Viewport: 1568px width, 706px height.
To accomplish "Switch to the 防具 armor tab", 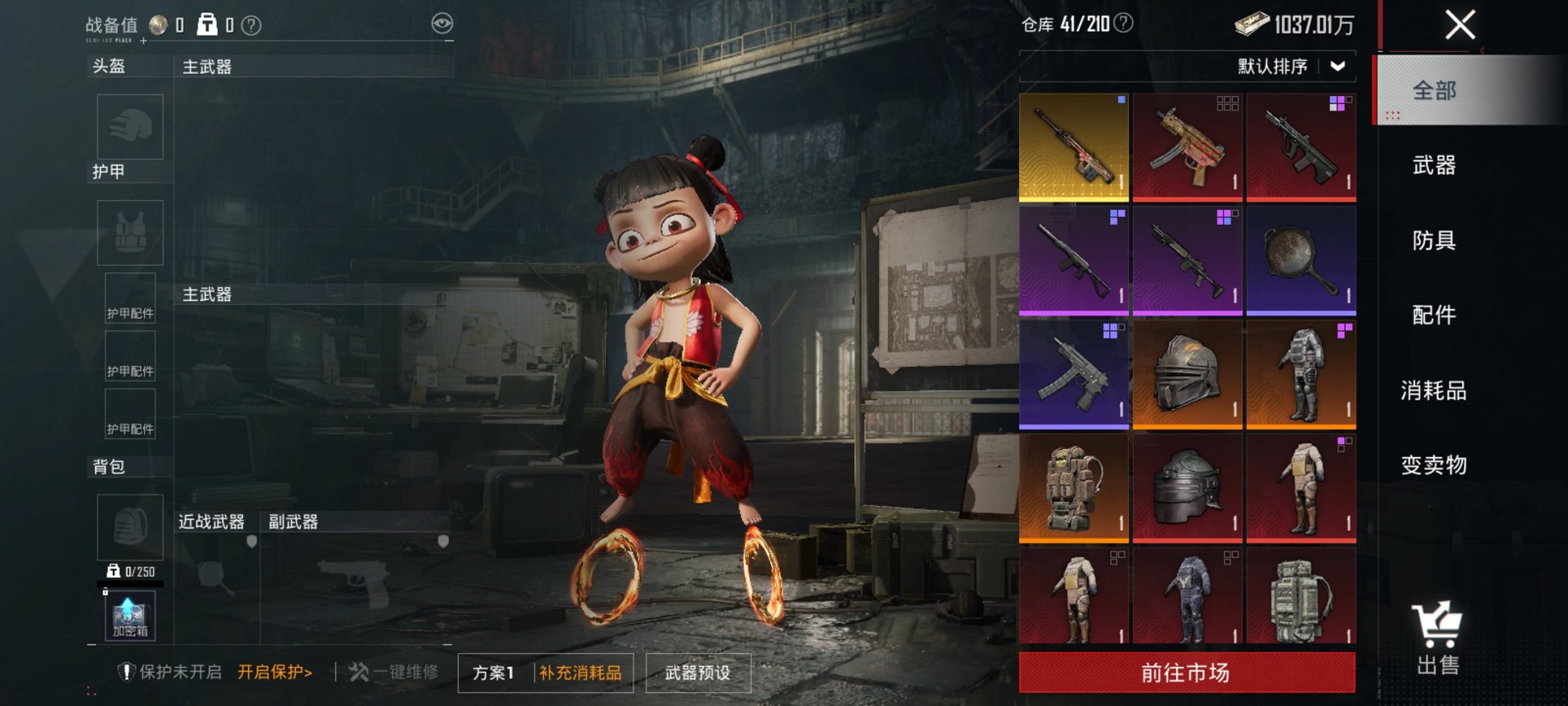I will 1433,241.
